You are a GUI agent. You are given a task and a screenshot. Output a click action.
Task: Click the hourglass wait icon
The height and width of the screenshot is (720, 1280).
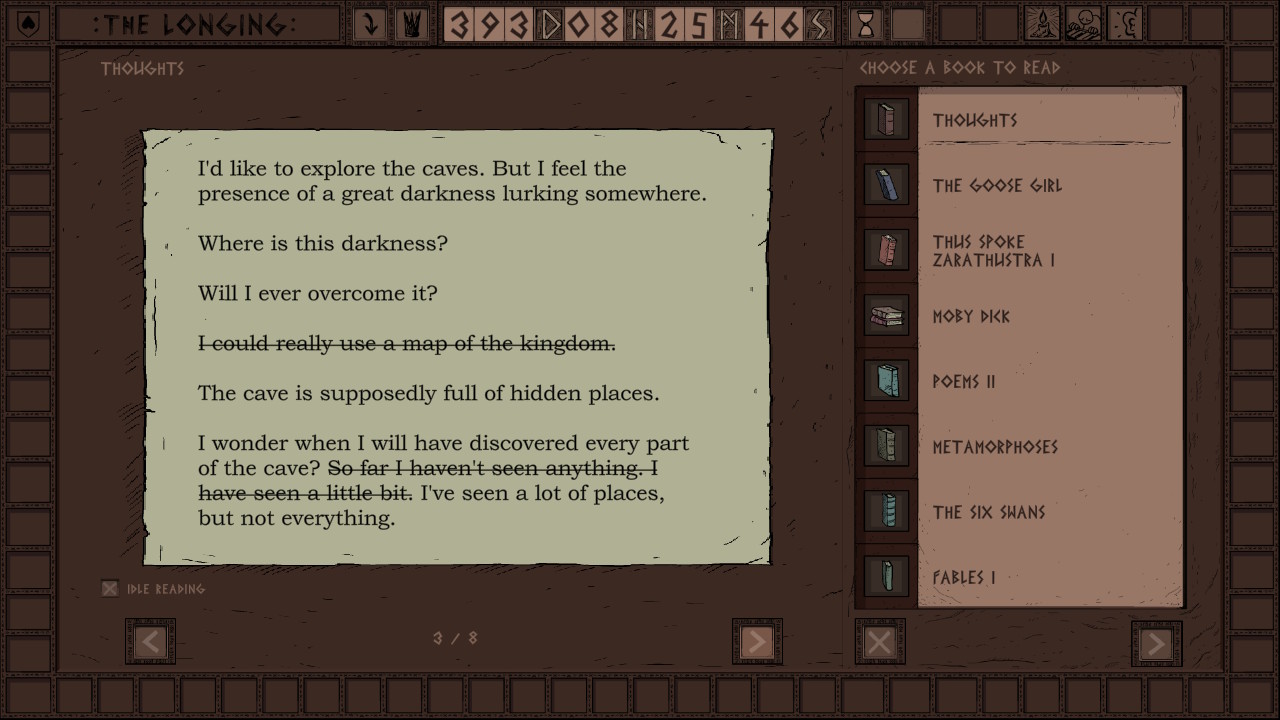tap(866, 24)
